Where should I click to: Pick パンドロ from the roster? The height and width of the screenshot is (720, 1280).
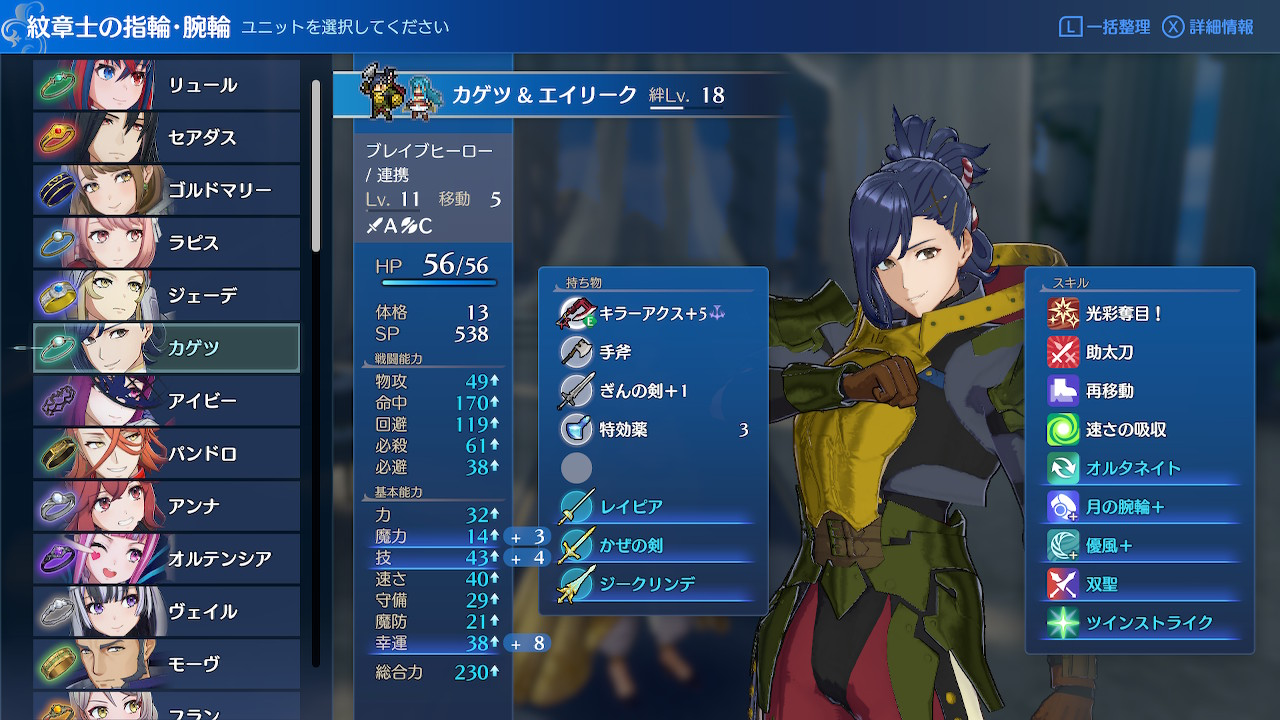pyautogui.click(x=167, y=453)
